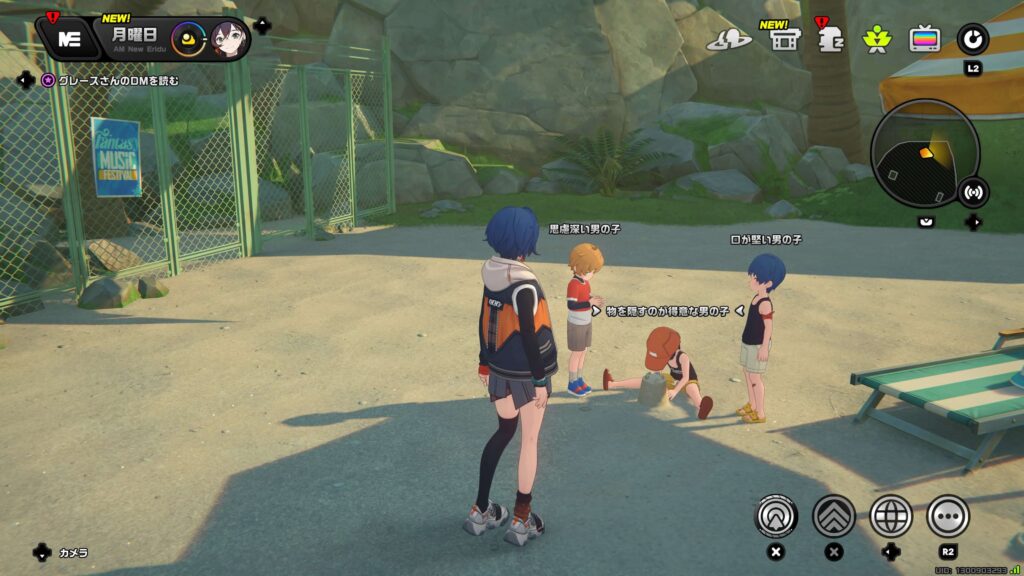Image resolution: width=1024 pixels, height=576 pixels.
Task: Open the rainbow TV icon
Action: (924, 39)
